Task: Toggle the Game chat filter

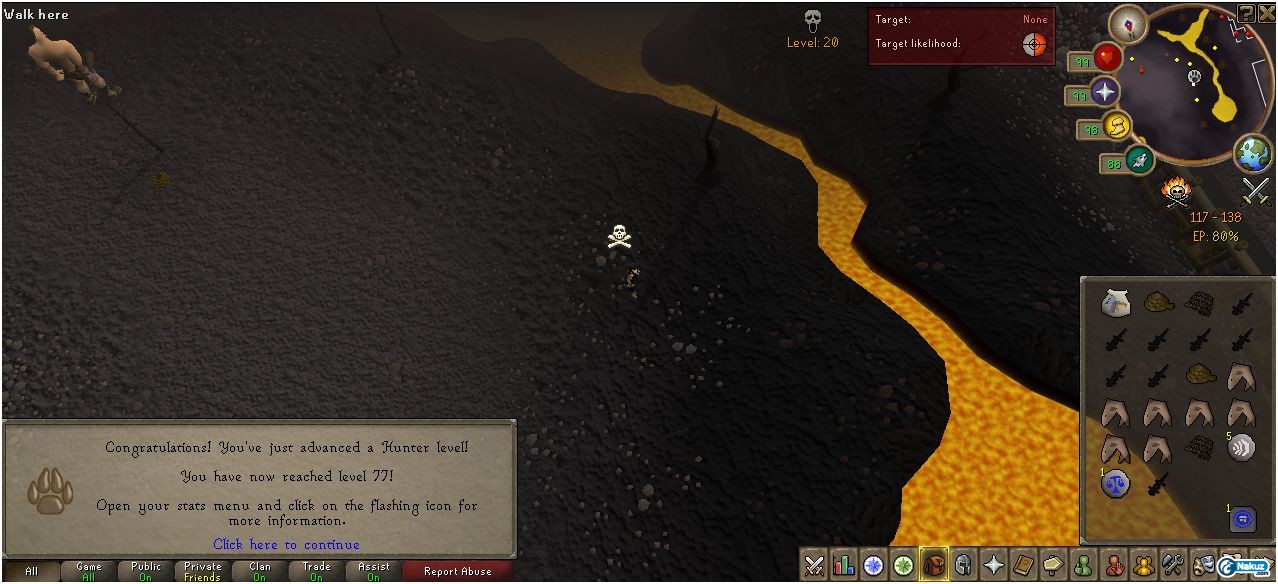Action: pos(89,571)
